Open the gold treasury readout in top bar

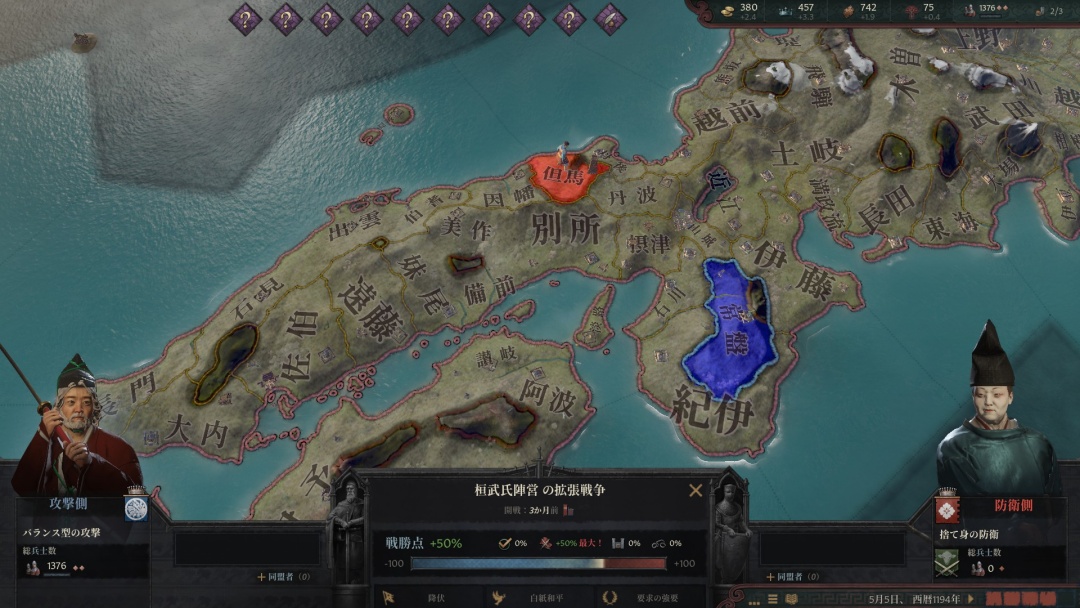(x=738, y=11)
